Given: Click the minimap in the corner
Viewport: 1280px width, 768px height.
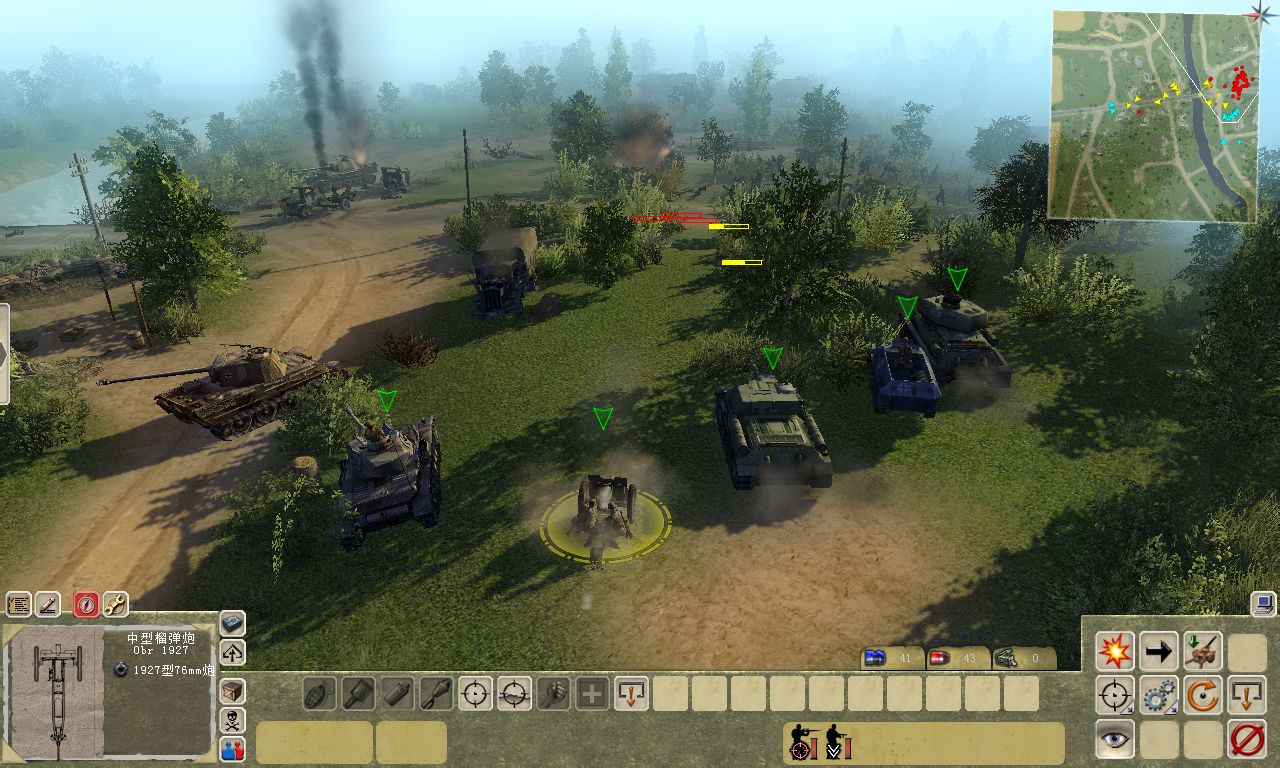Looking at the screenshot, I should click(1151, 115).
